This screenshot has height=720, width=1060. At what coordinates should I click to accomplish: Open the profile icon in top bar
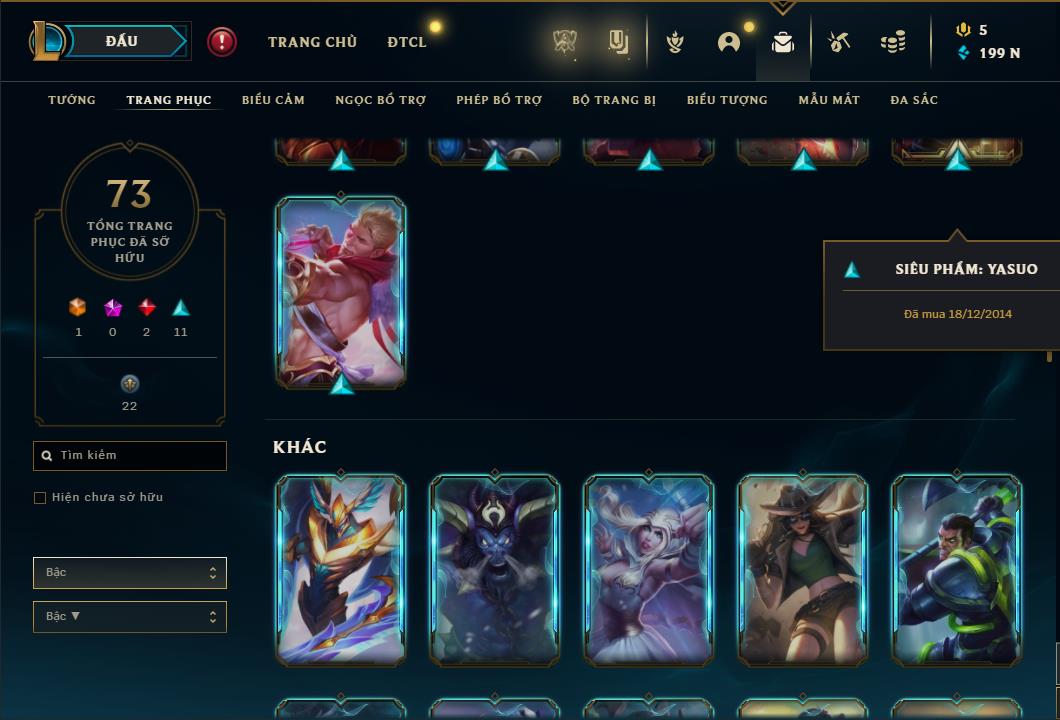point(729,42)
